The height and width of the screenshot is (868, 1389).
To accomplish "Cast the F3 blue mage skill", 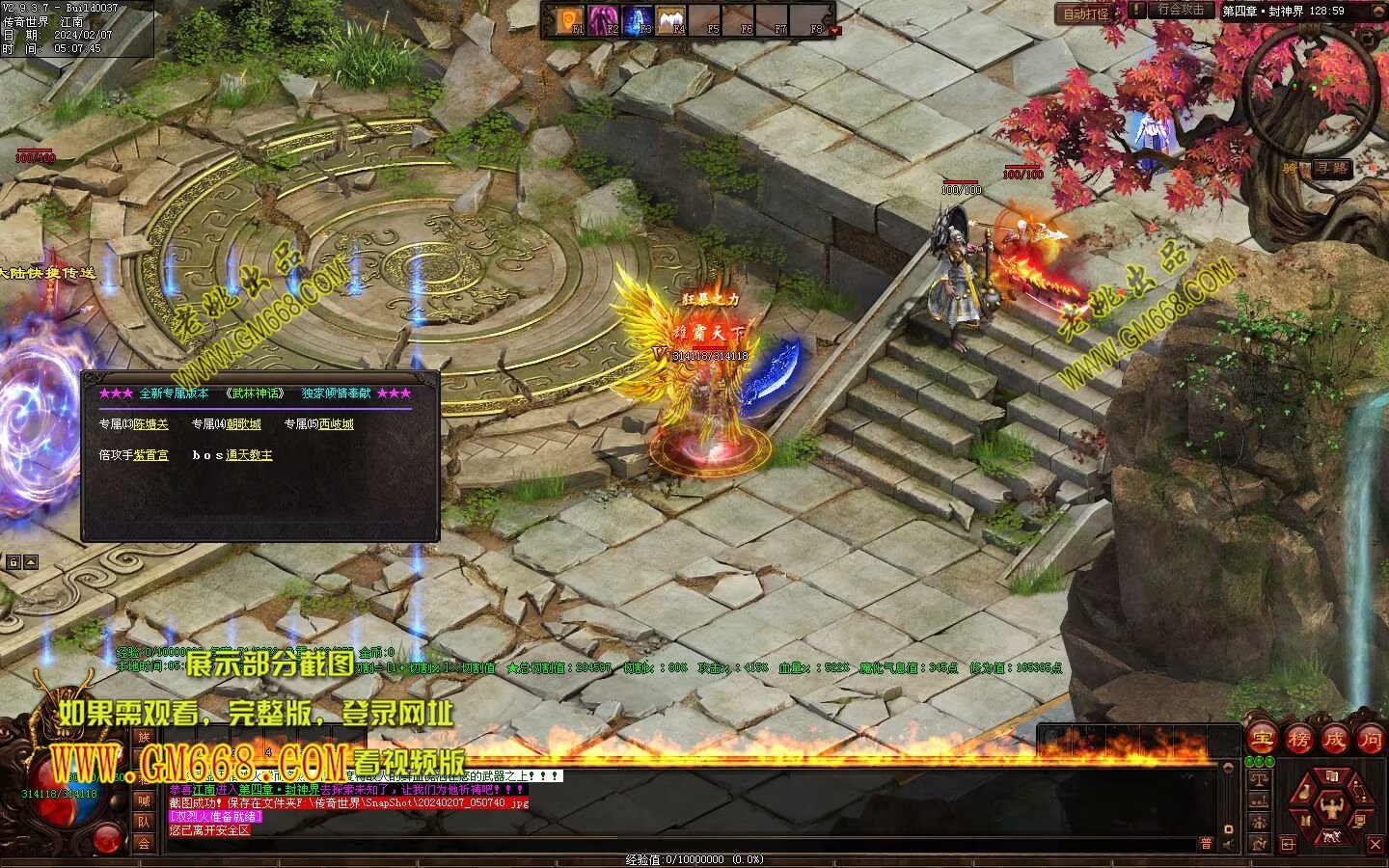I will pos(638,19).
